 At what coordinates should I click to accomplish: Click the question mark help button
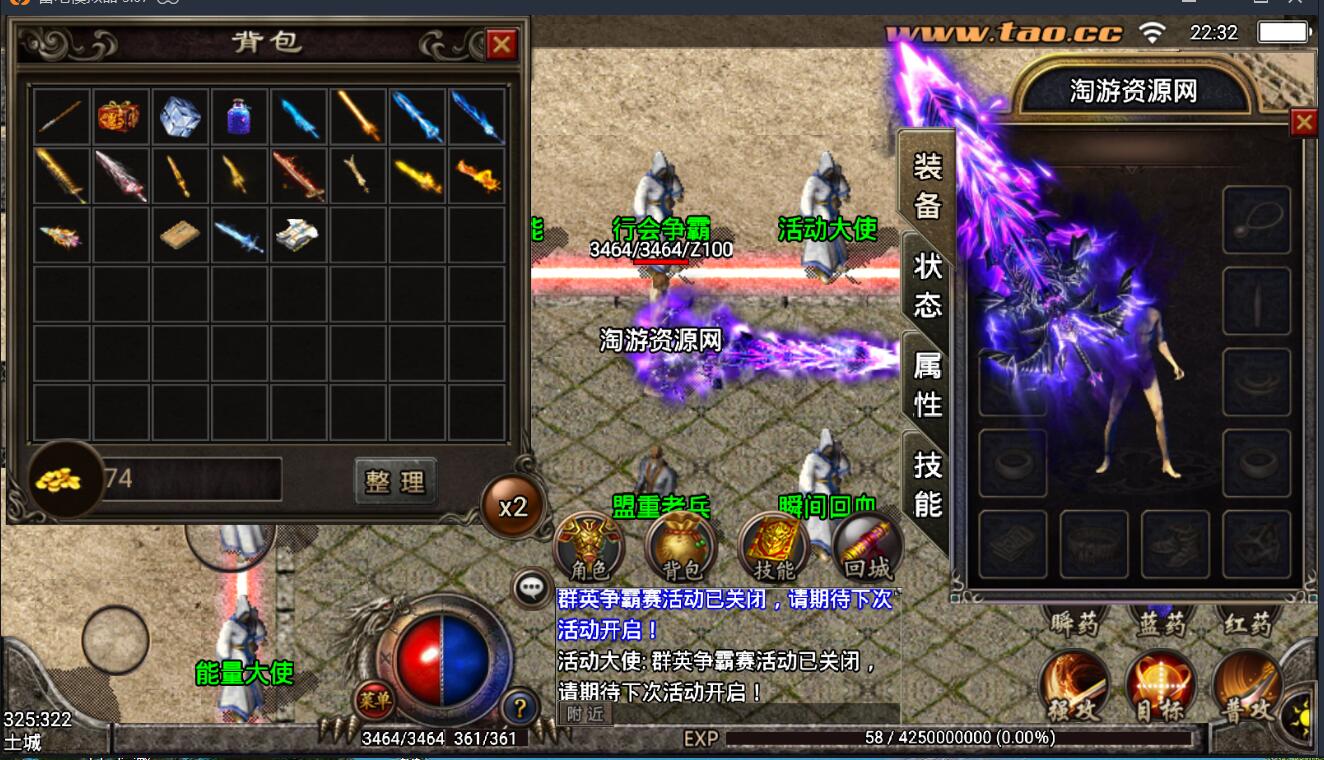click(x=520, y=708)
